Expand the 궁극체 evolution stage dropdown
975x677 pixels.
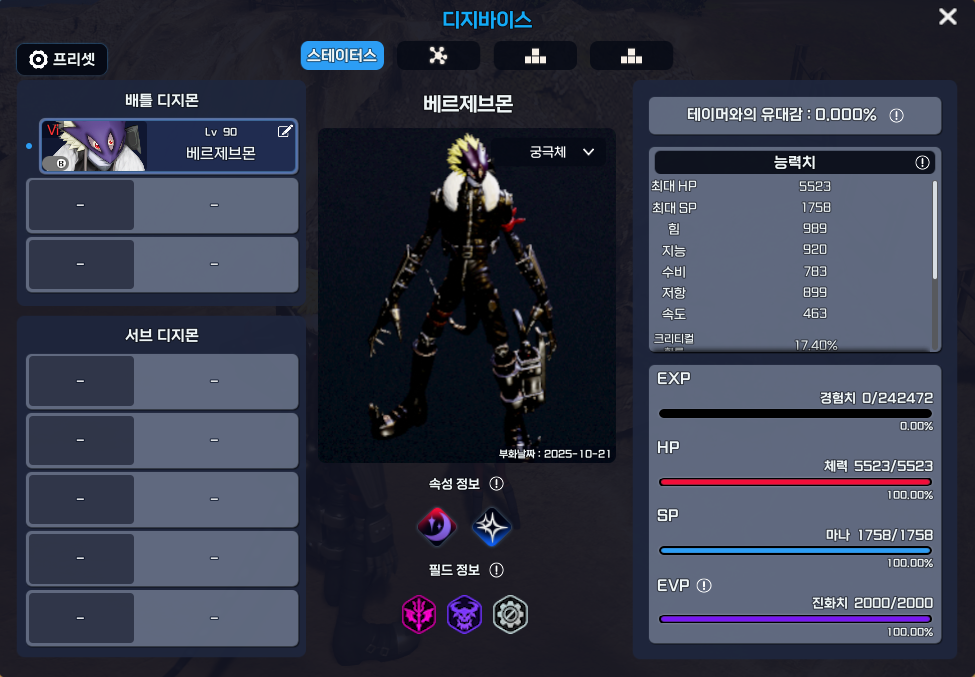[562, 153]
